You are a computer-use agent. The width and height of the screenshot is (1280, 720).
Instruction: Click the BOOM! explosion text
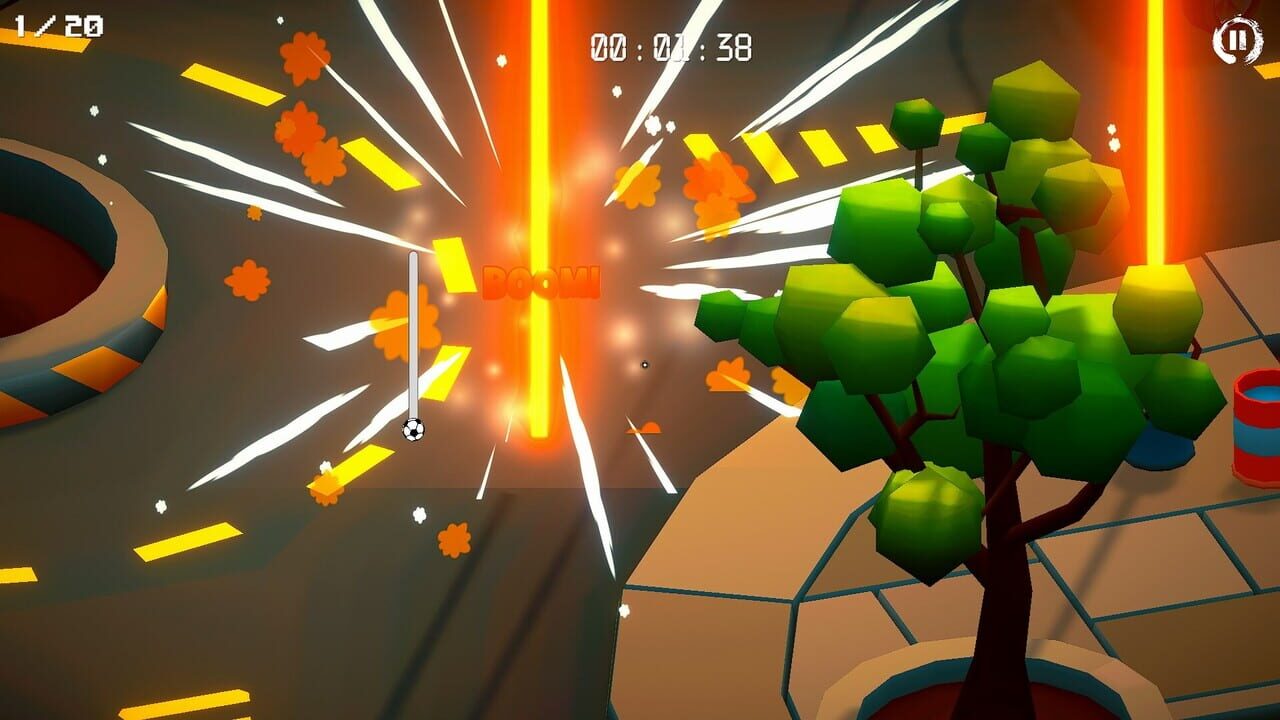point(539,284)
